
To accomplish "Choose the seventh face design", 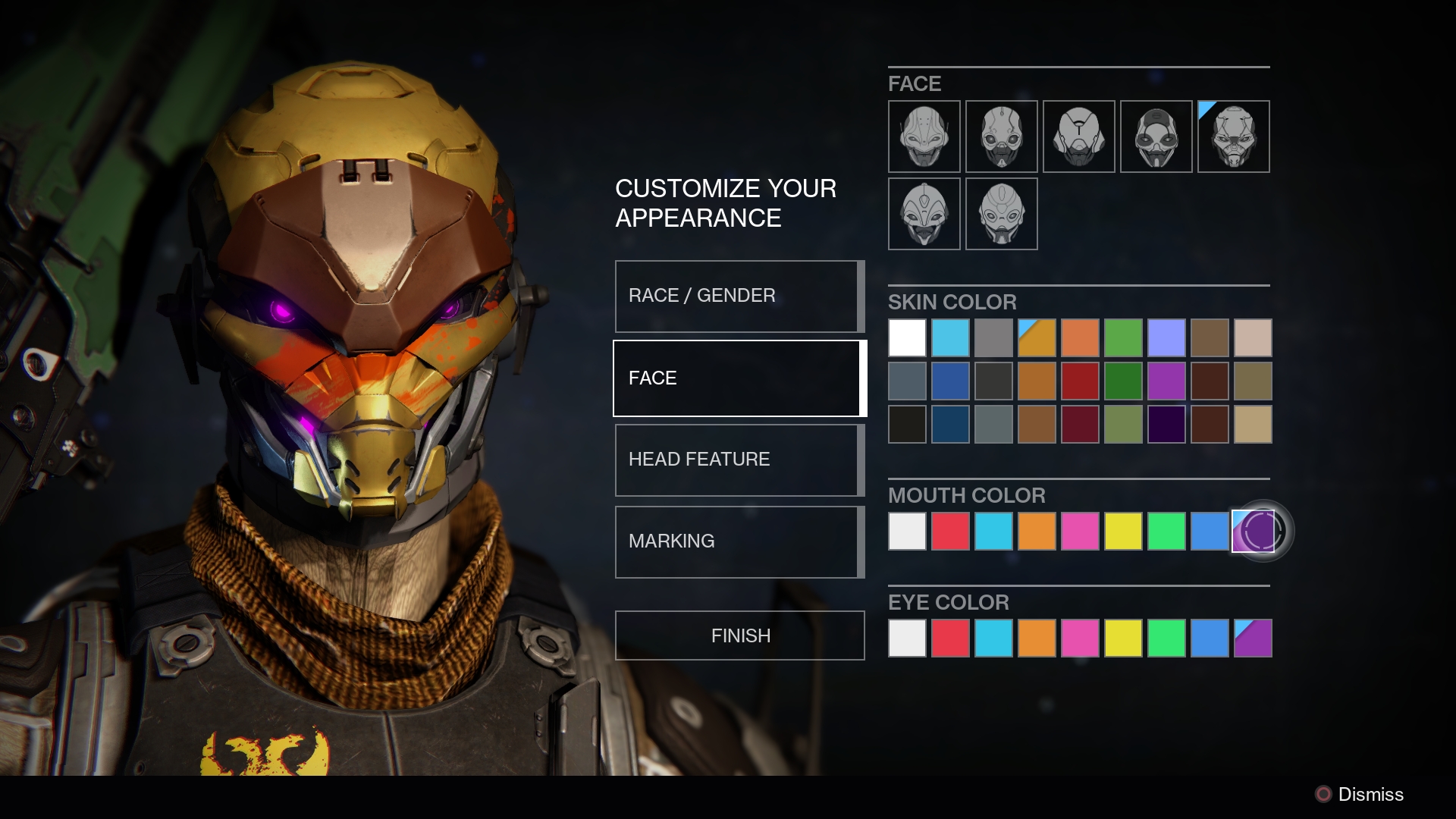I will [1001, 214].
